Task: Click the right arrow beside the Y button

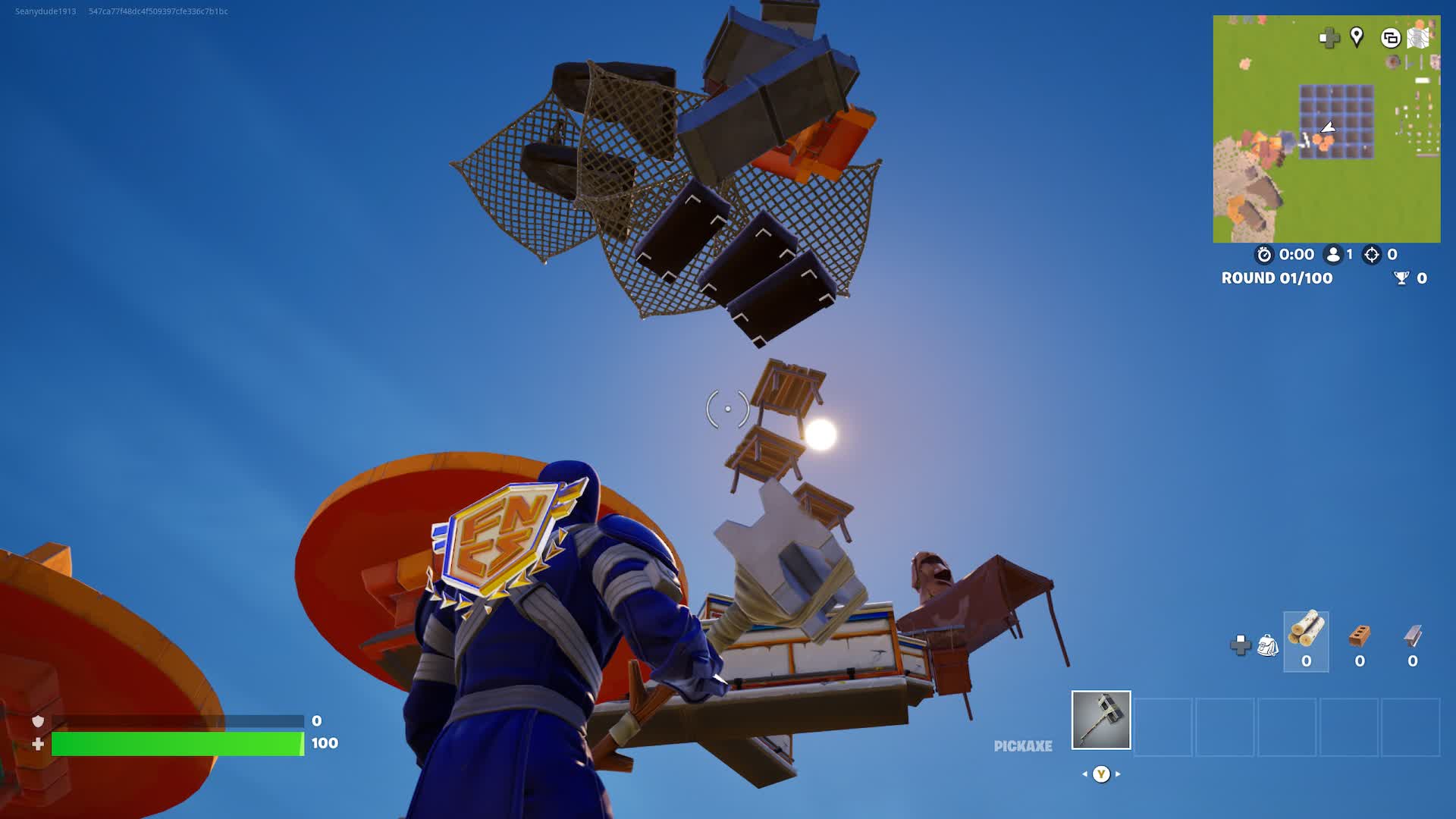Action: pyautogui.click(x=1118, y=775)
